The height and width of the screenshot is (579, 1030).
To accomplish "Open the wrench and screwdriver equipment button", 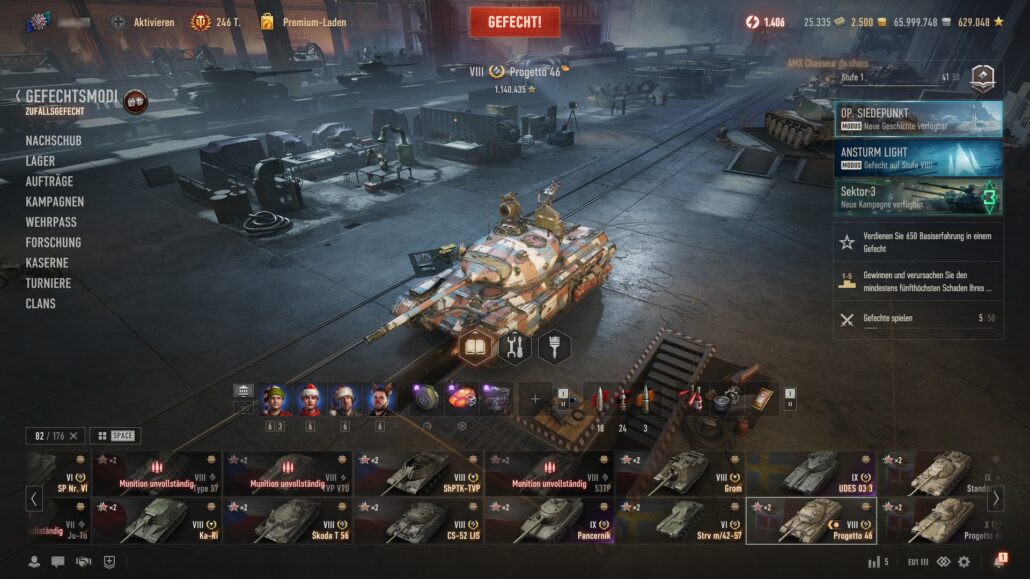I will 515,348.
